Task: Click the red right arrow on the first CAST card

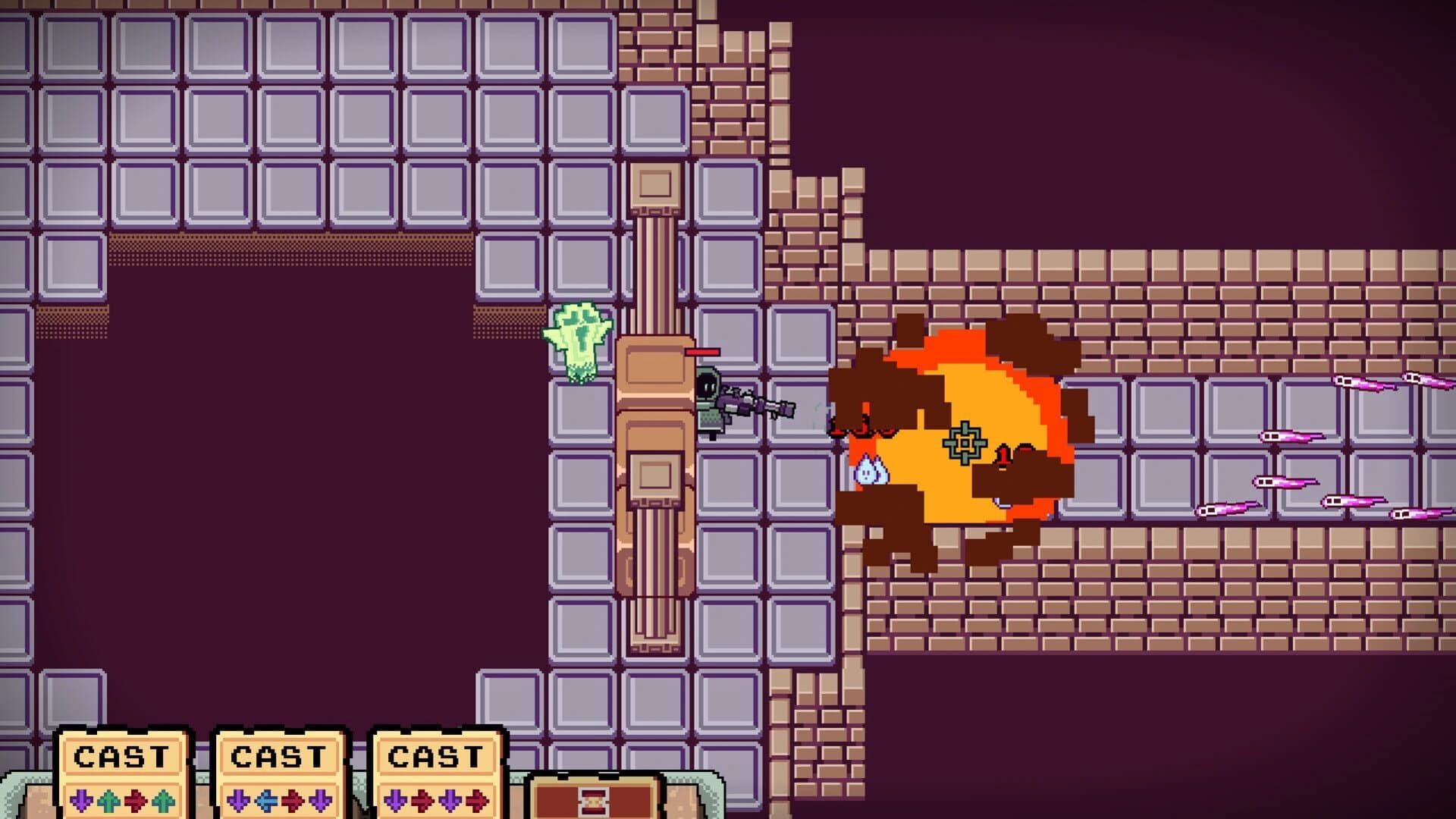Action: (133, 800)
